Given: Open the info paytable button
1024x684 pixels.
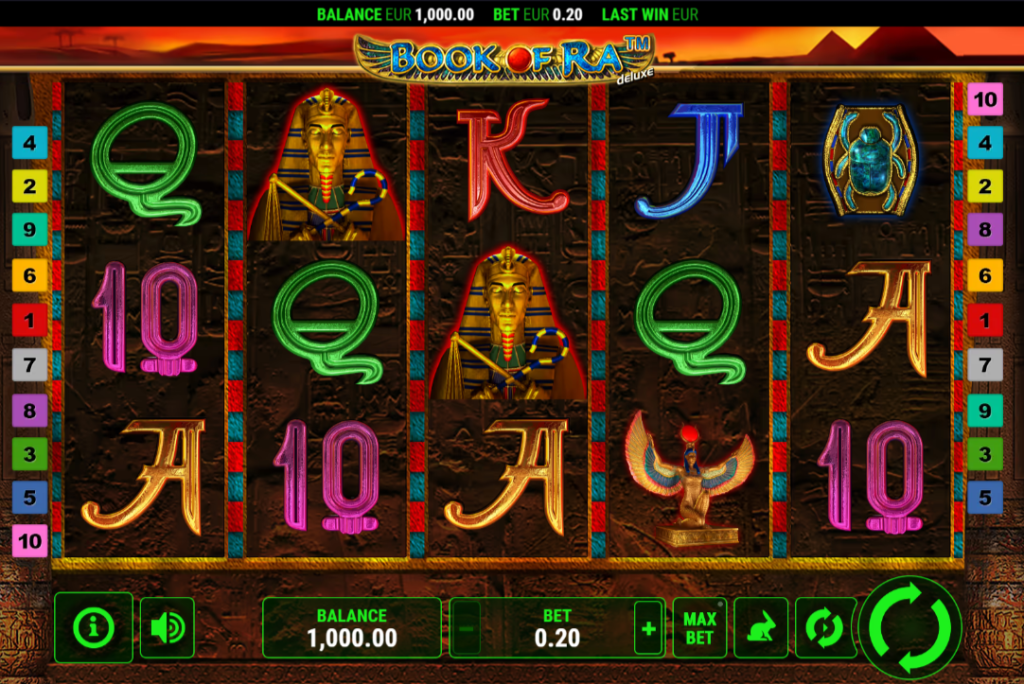Looking at the screenshot, I should (x=93, y=627).
